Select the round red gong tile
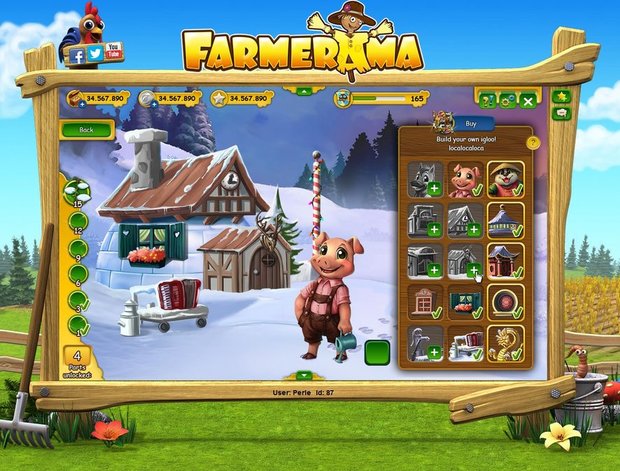This screenshot has width=620, height=471. point(506,302)
